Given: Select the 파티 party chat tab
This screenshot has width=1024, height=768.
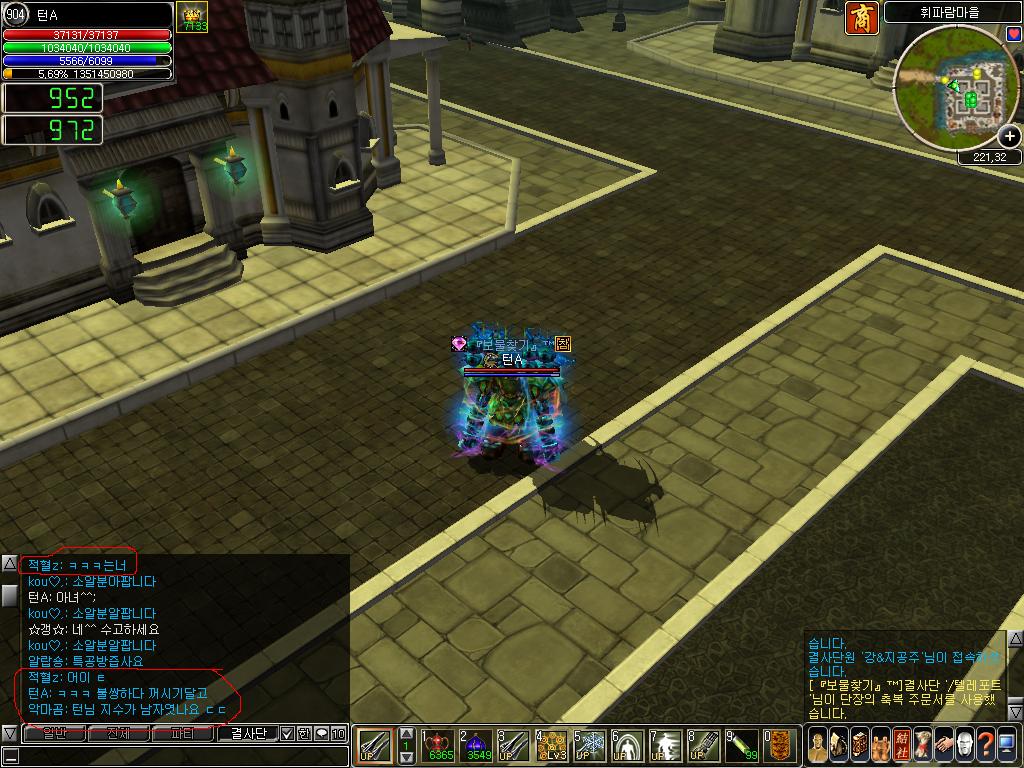Looking at the screenshot, I should point(183,733).
